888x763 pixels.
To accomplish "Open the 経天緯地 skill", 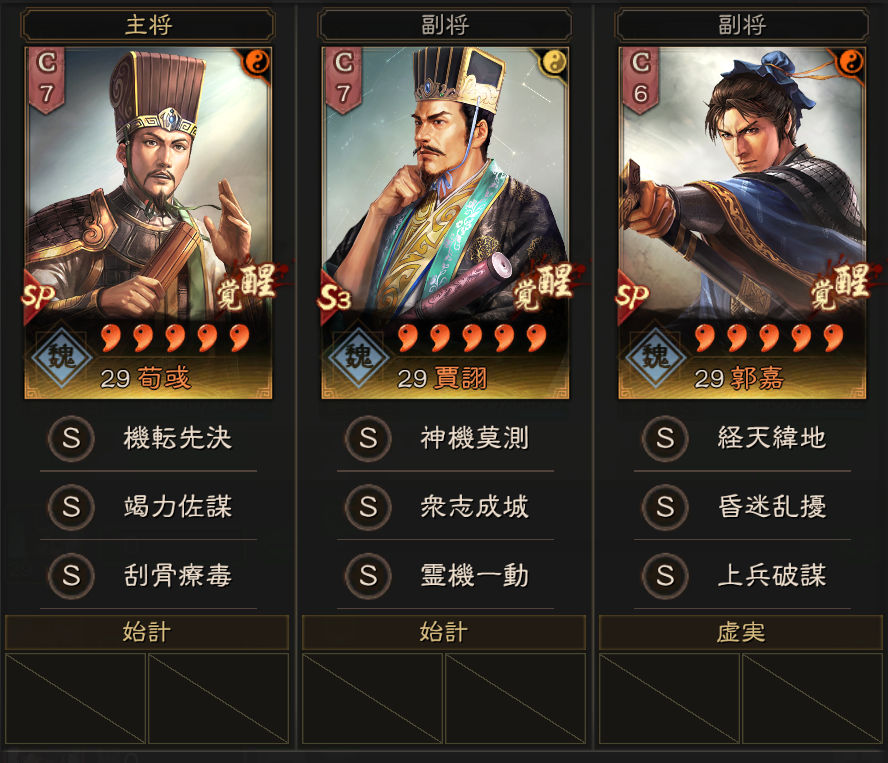I will coord(742,438).
